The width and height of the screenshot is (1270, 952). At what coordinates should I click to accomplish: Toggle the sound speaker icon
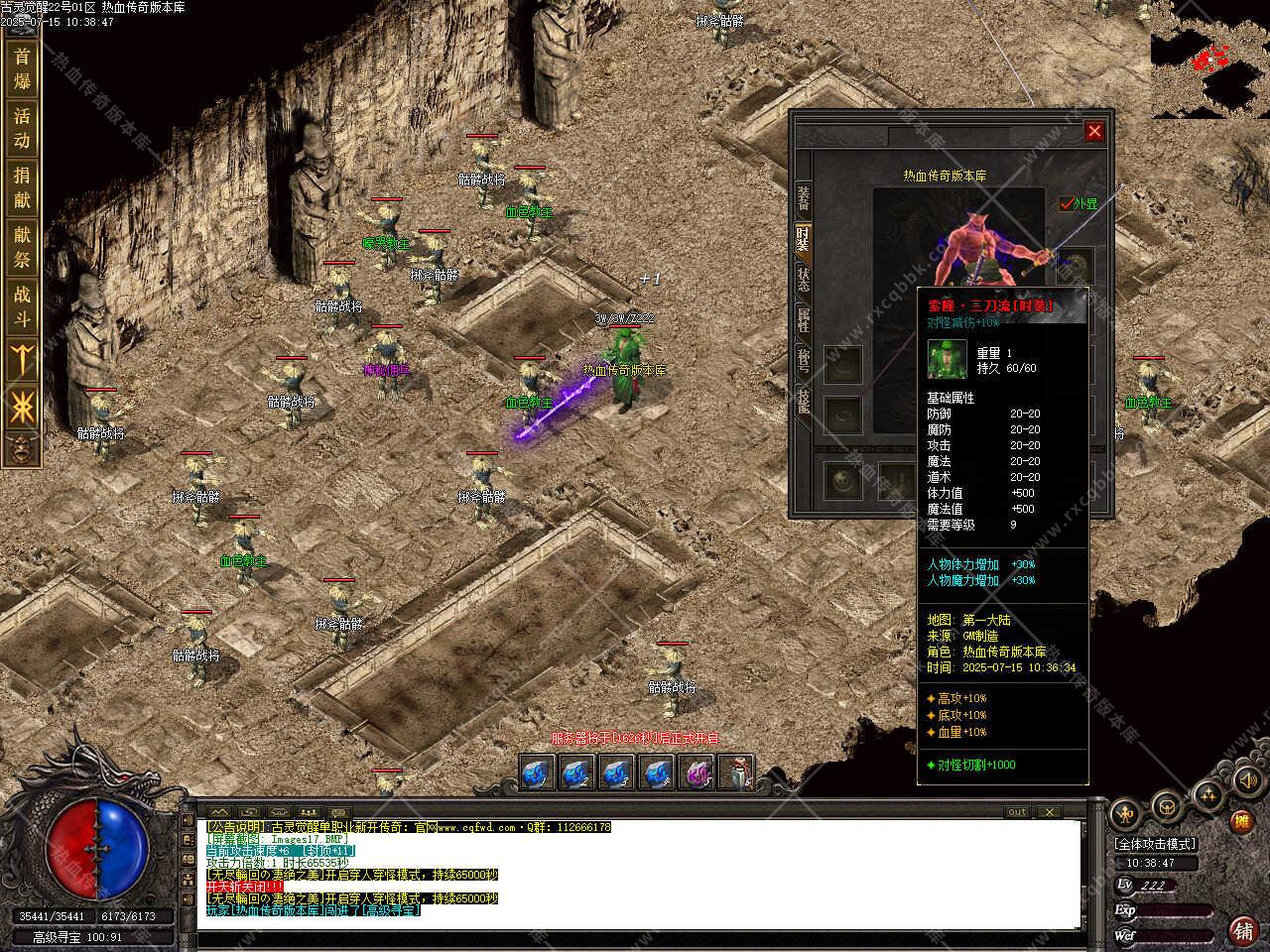(x=1246, y=781)
